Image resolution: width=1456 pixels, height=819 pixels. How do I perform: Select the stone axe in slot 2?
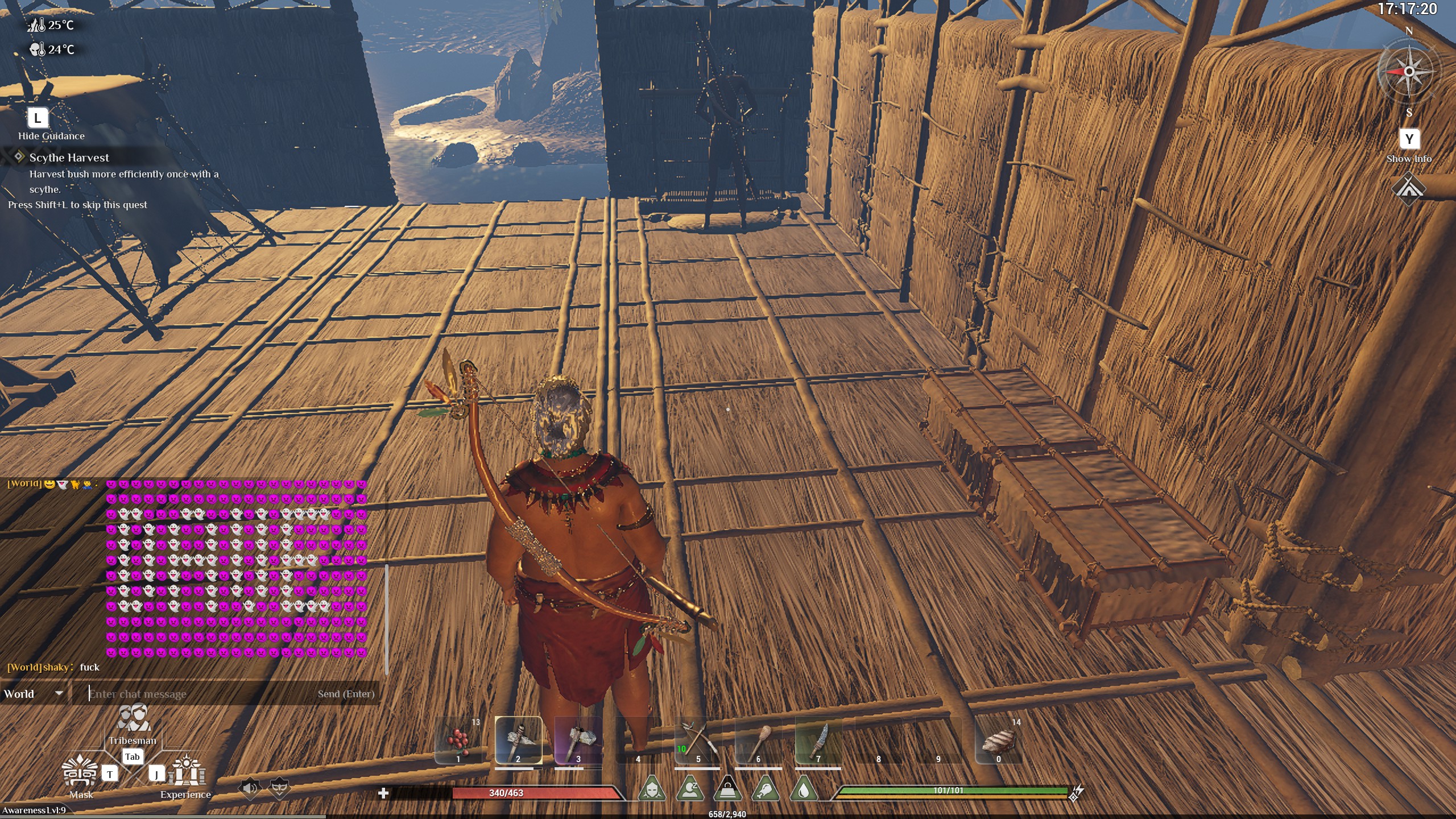point(518,741)
